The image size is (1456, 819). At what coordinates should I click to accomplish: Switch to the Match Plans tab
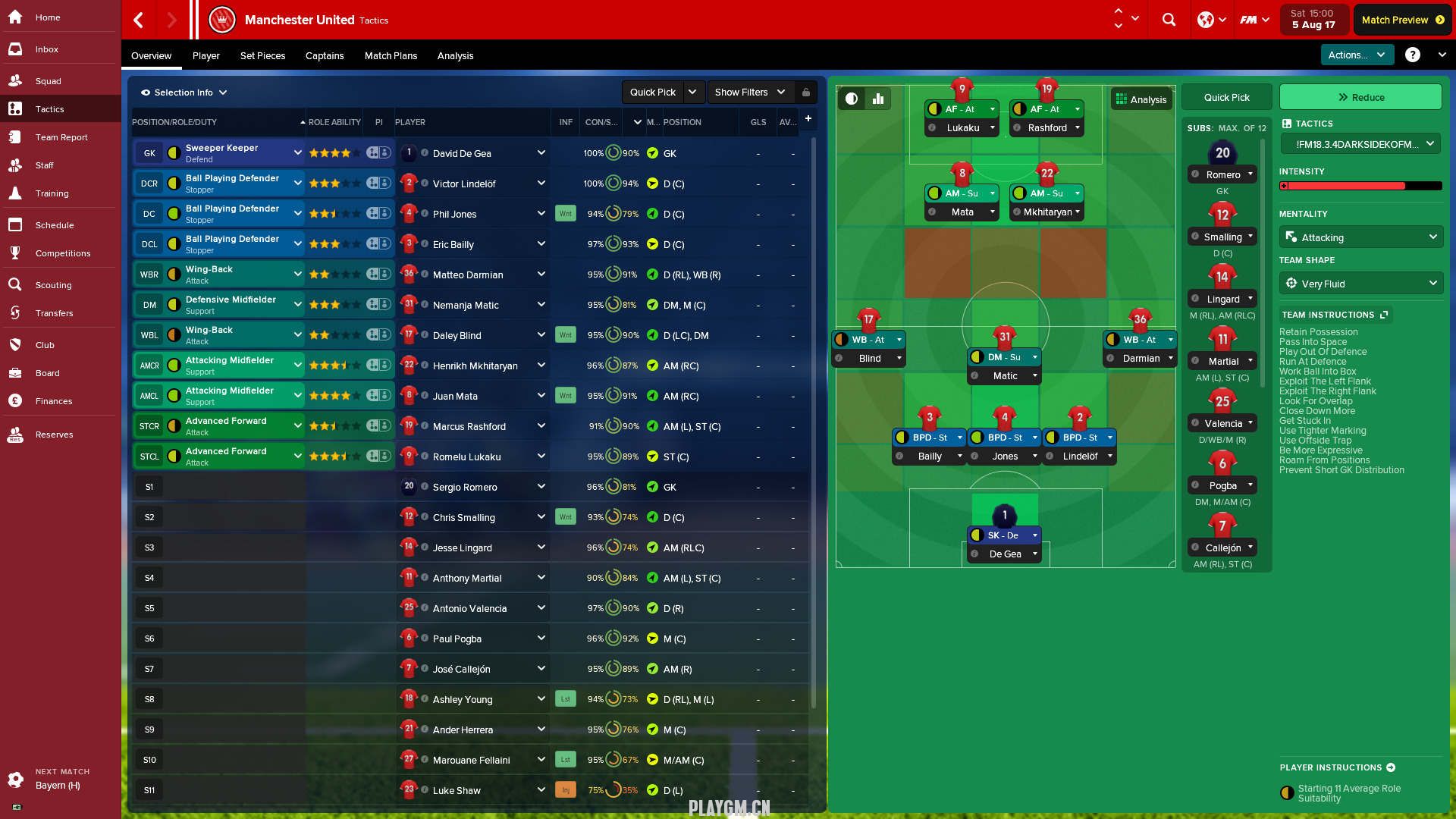[x=391, y=55]
